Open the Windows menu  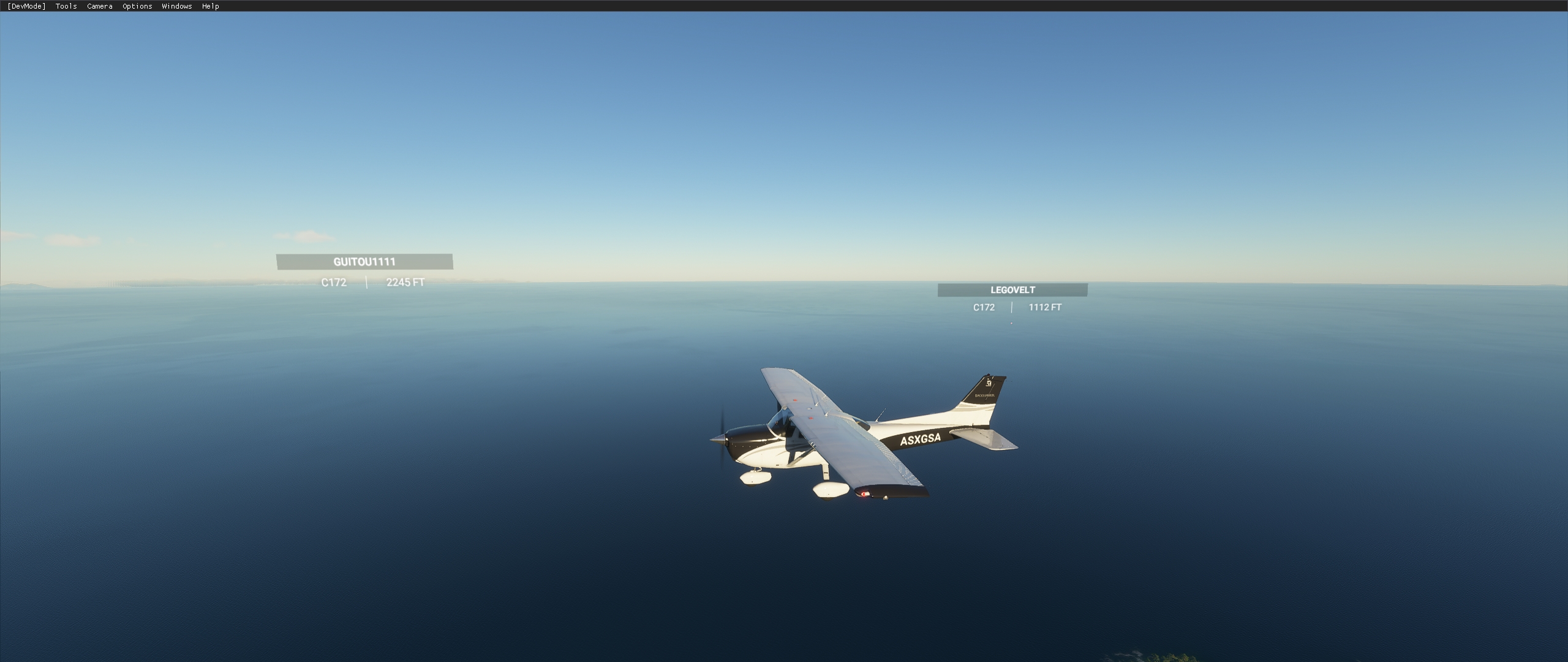pos(176,6)
